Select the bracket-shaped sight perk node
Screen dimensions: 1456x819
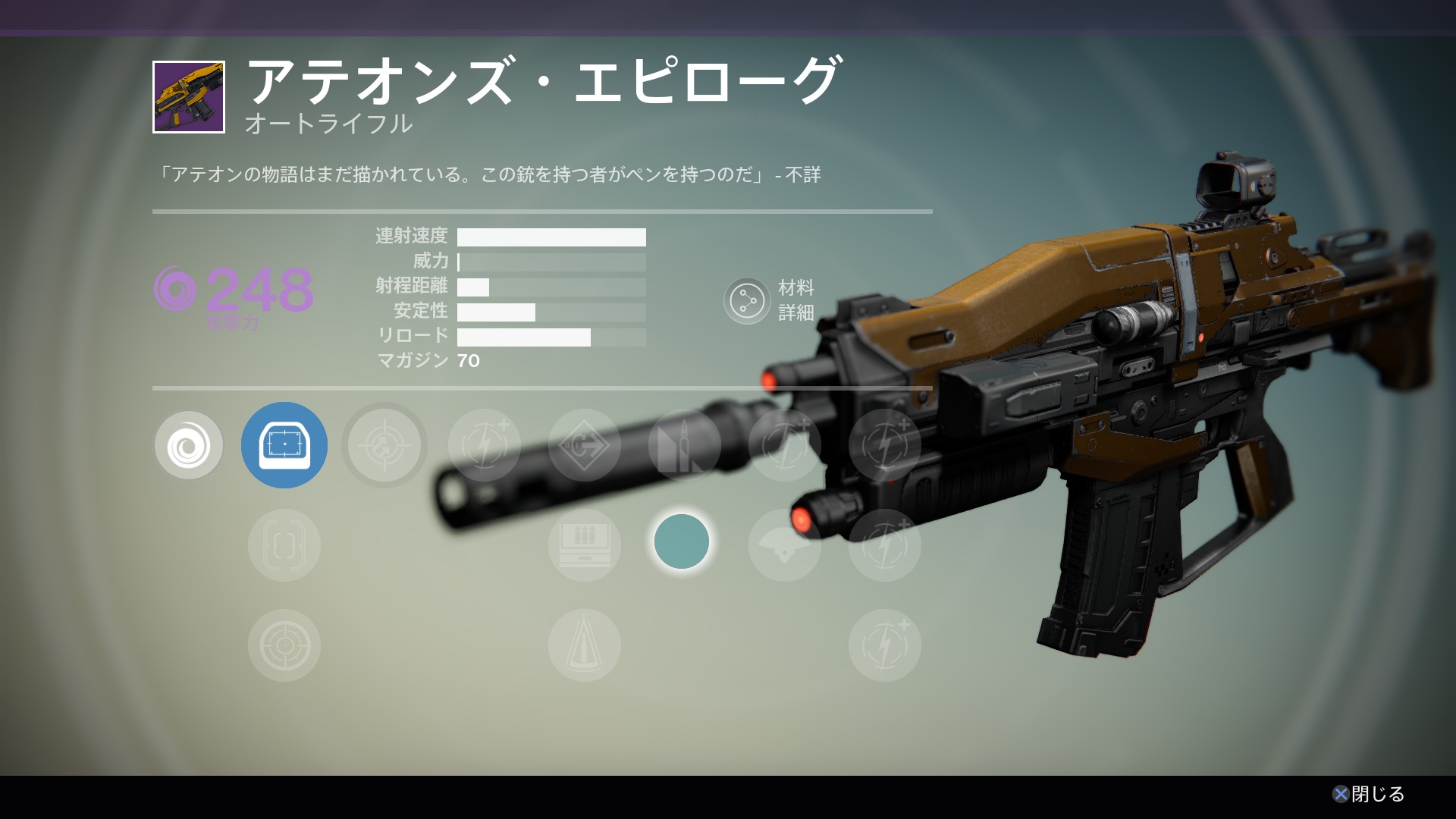[284, 545]
